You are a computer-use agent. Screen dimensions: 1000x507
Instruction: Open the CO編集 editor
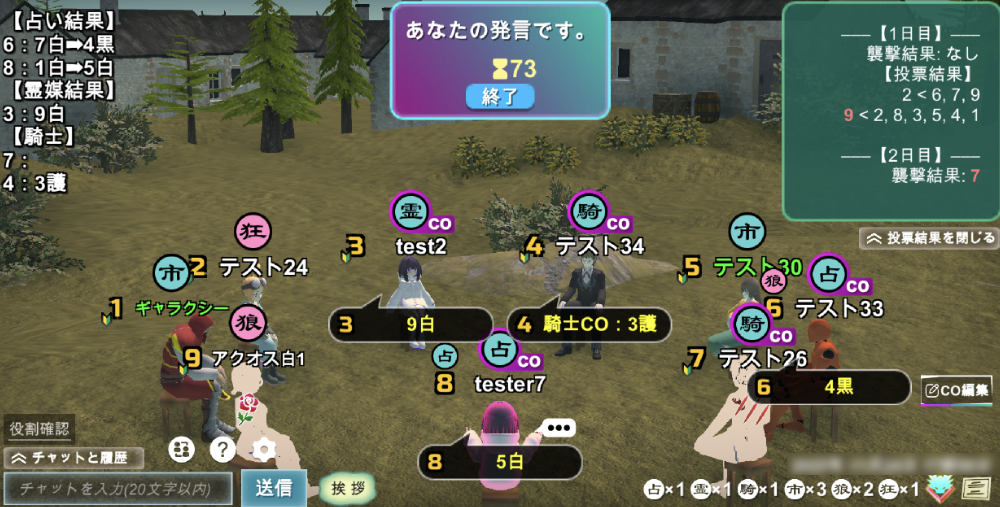[957, 390]
